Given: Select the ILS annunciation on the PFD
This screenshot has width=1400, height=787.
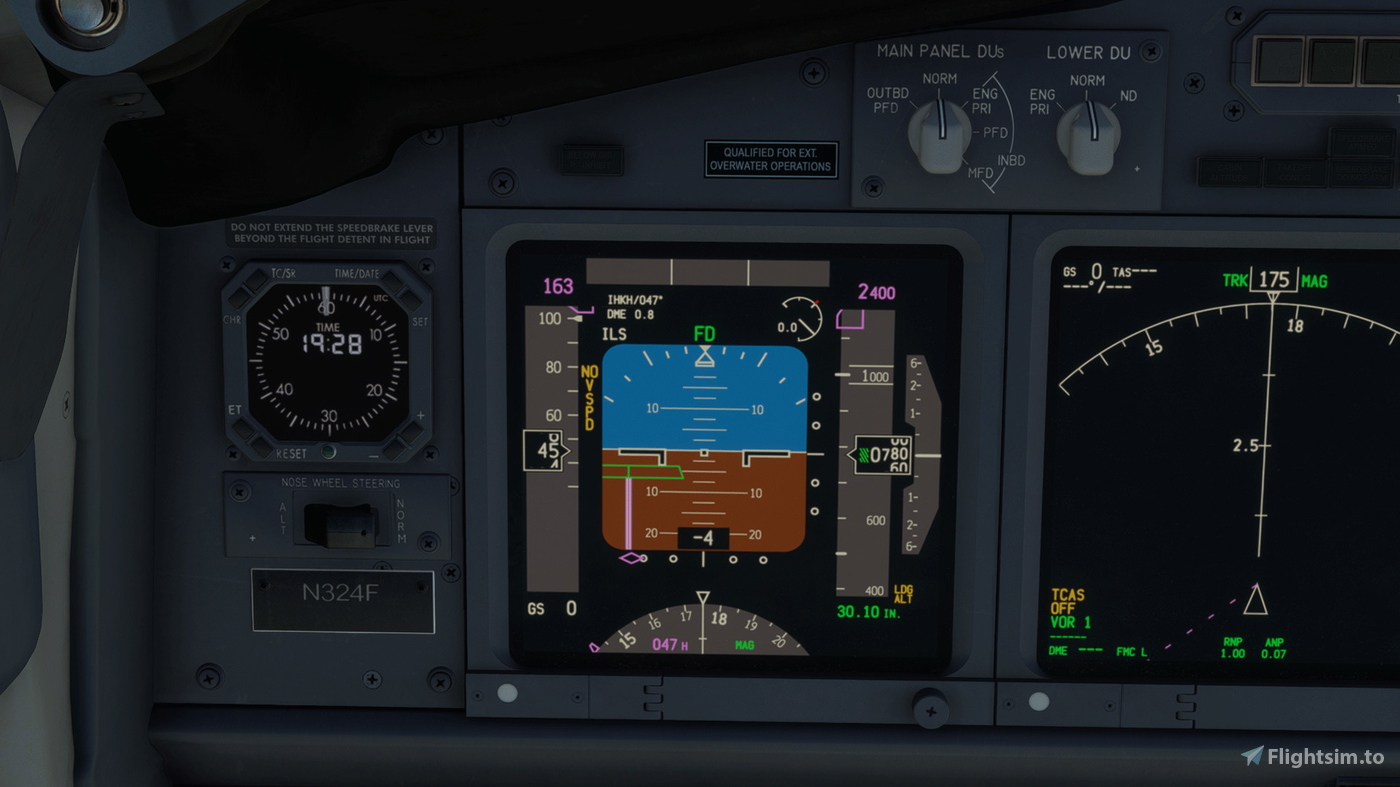Looking at the screenshot, I should (615, 333).
